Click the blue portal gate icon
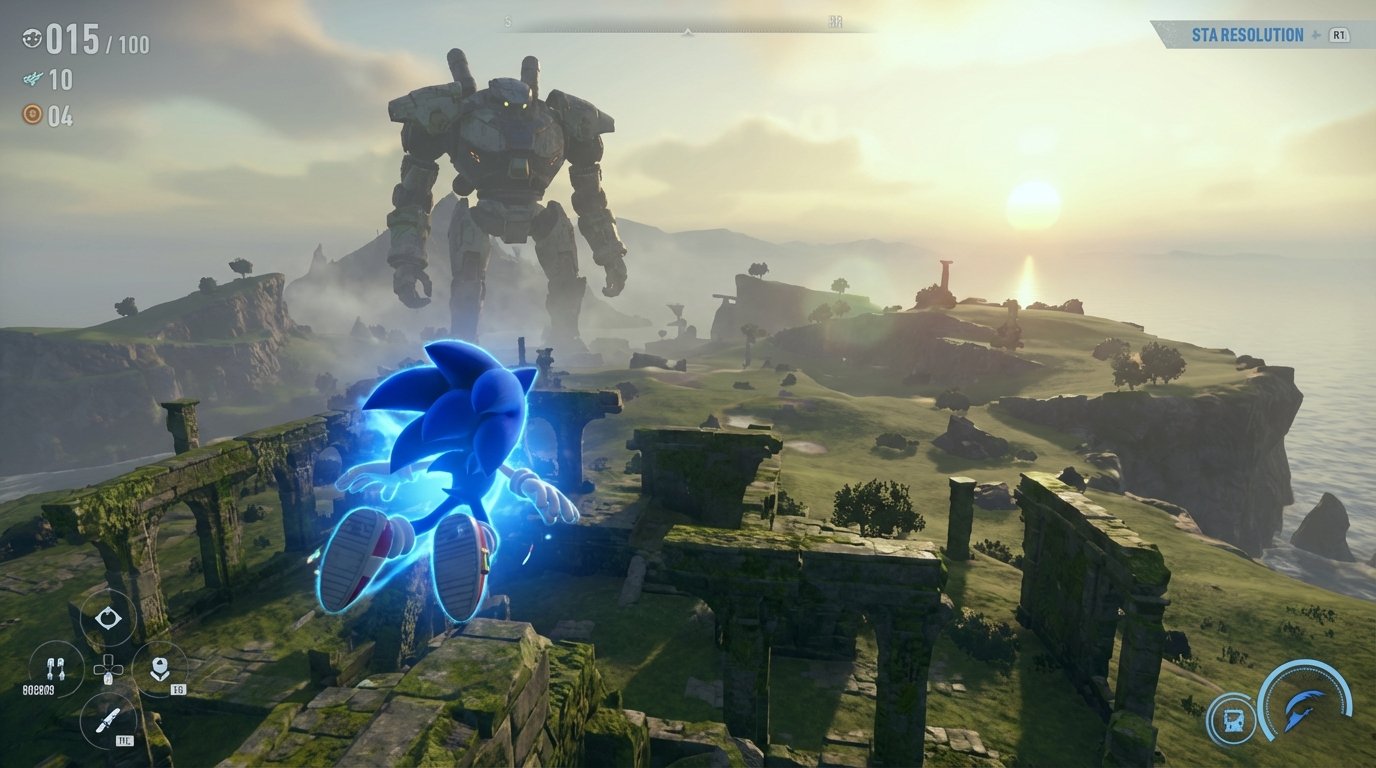This screenshot has width=1376, height=768. tap(1232, 718)
